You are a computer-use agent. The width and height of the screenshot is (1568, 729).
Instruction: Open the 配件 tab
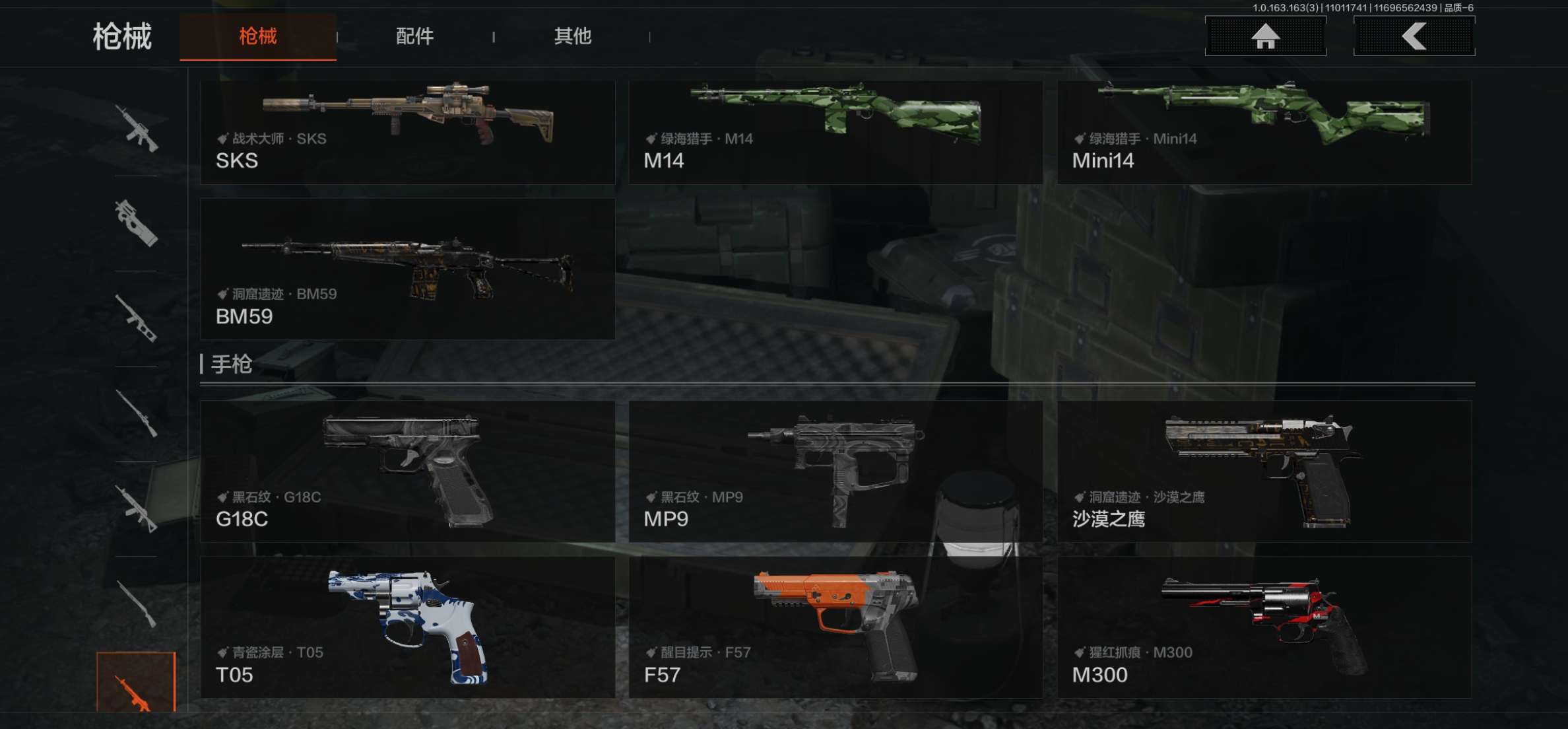pyautogui.click(x=414, y=36)
